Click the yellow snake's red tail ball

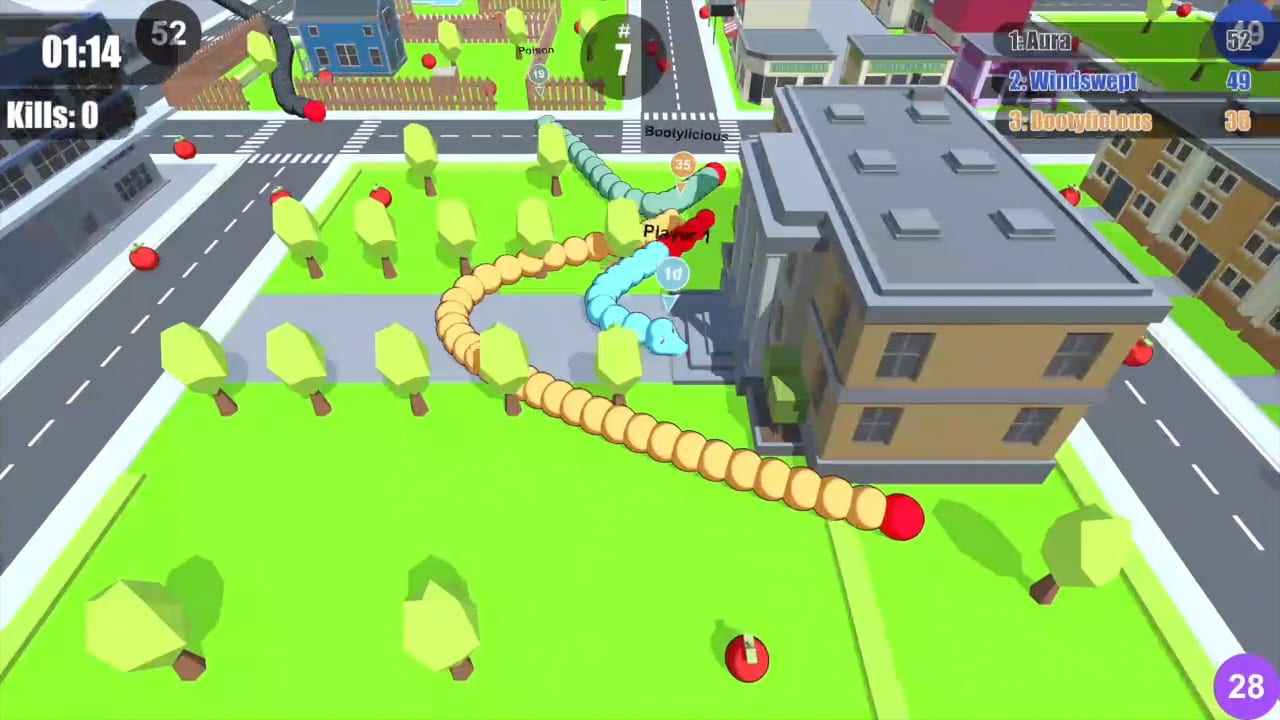click(x=903, y=516)
